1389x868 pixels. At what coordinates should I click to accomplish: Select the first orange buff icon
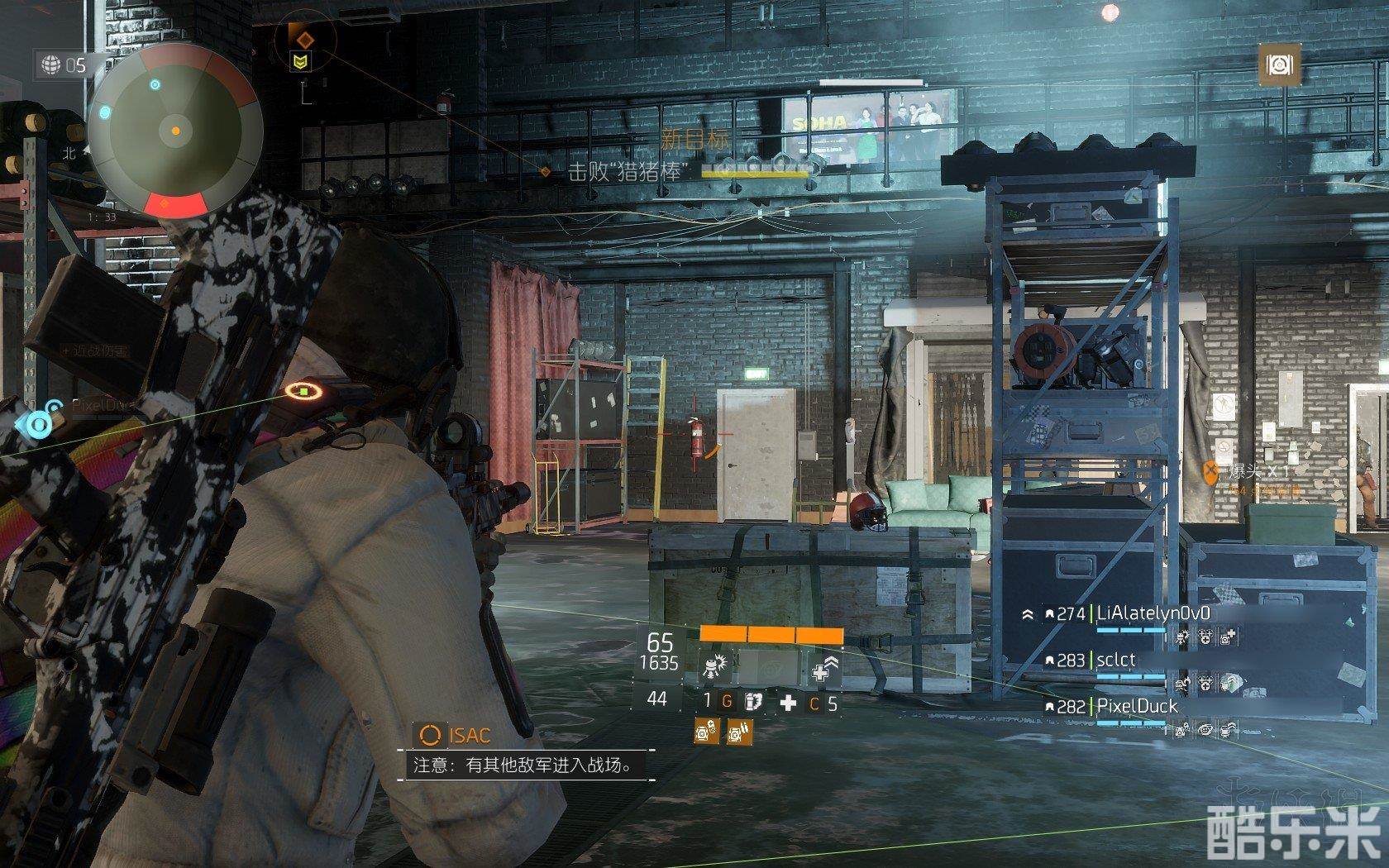pyautogui.click(x=707, y=731)
